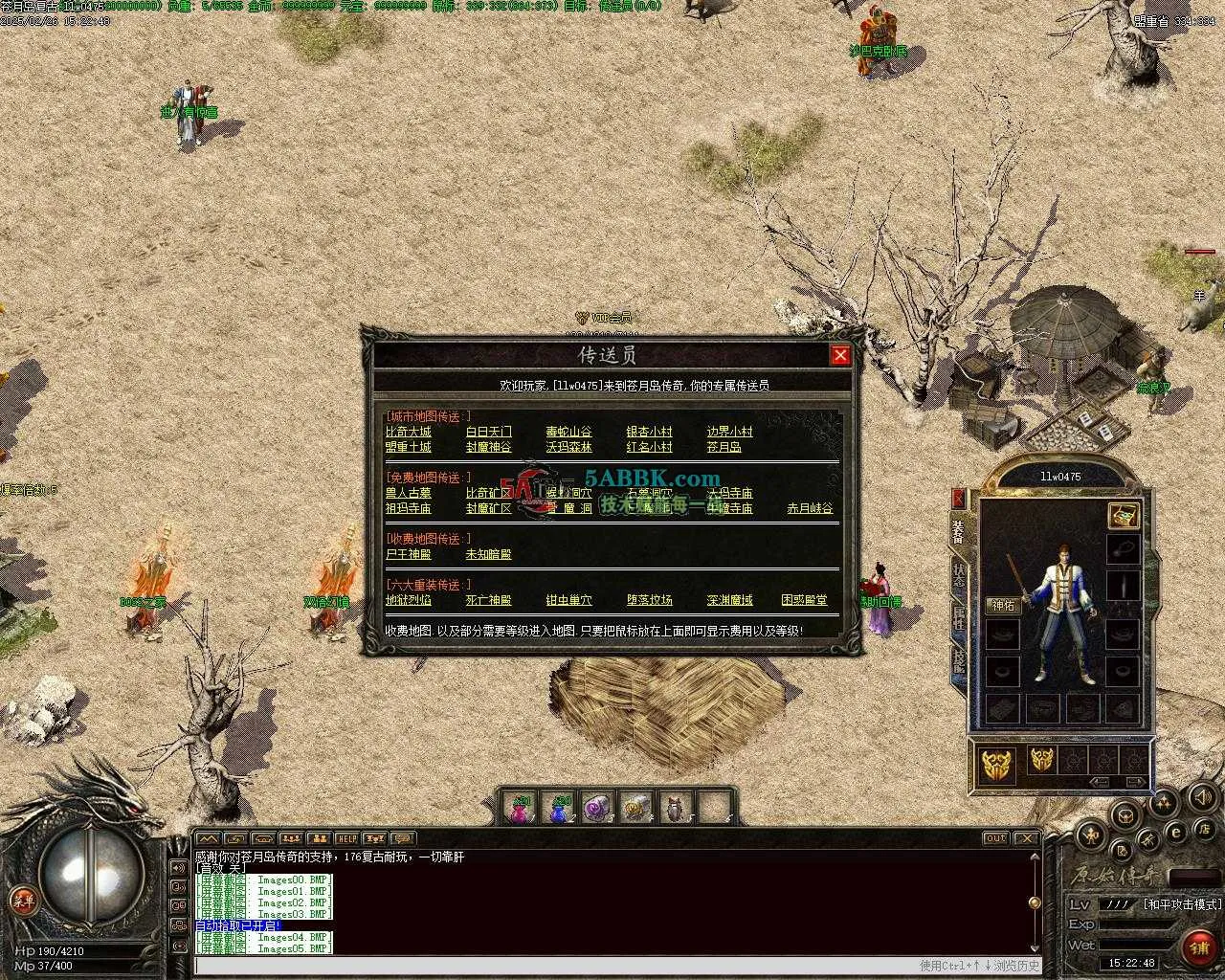Select 困惑殿堂 teleport destination
The width and height of the screenshot is (1225, 980).
click(804, 600)
